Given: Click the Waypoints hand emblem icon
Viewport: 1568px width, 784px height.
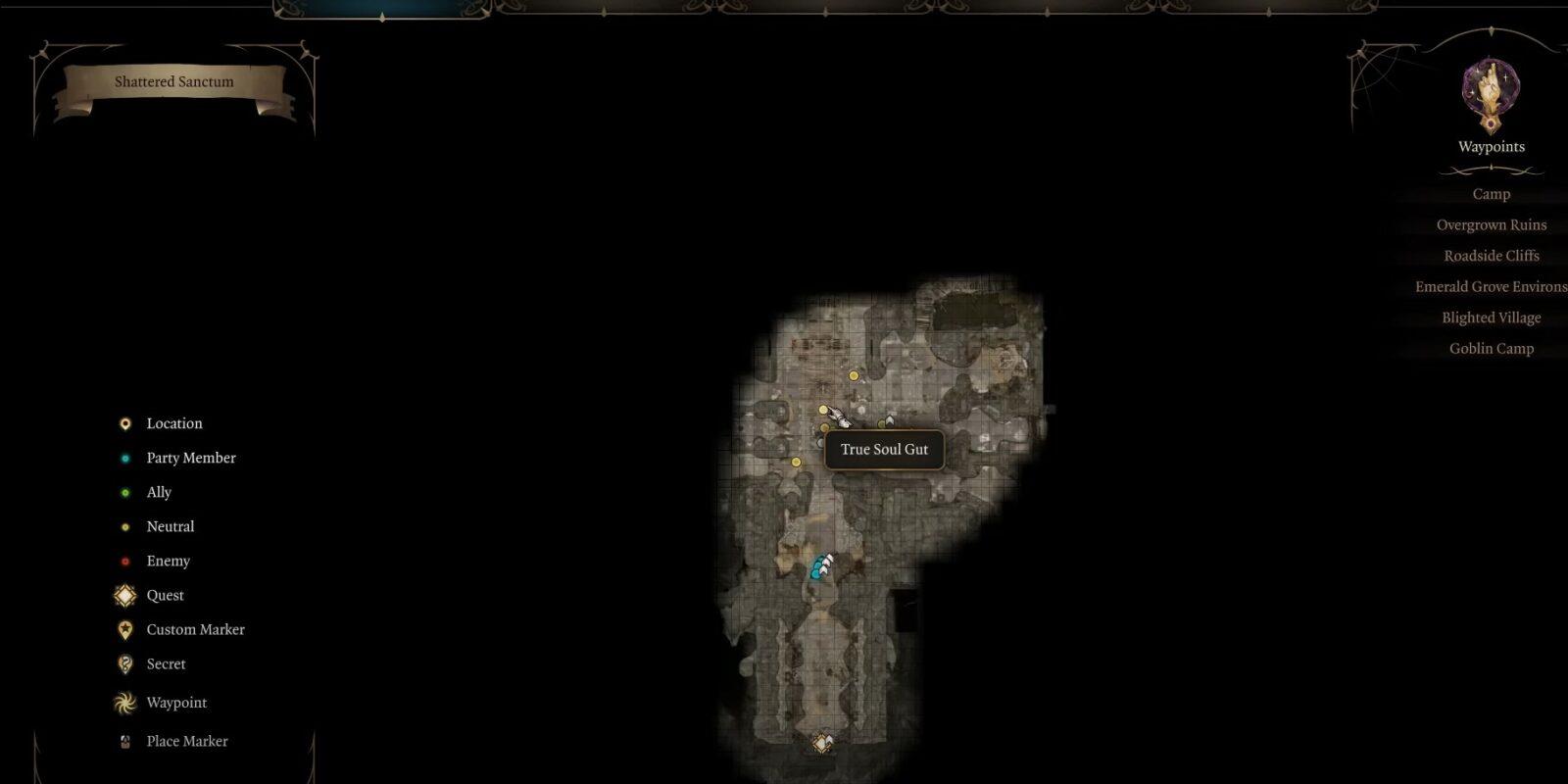Looking at the screenshot, I should pos(1491,93).
